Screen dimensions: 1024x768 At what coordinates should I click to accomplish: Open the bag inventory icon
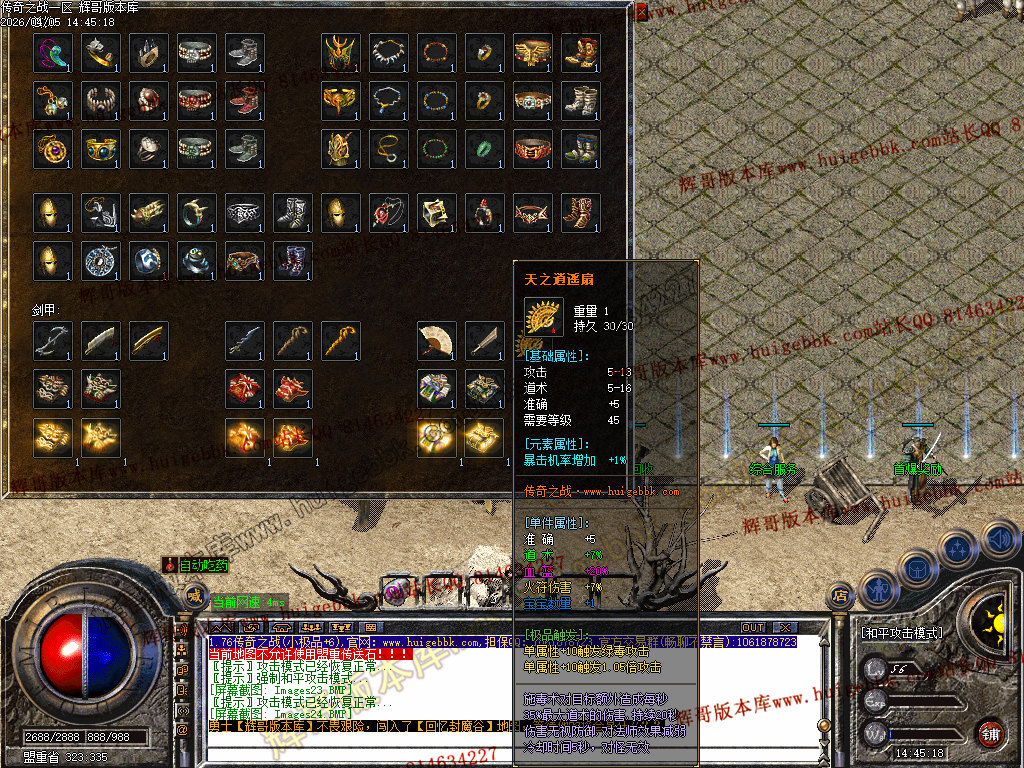[x=916, y=567]
